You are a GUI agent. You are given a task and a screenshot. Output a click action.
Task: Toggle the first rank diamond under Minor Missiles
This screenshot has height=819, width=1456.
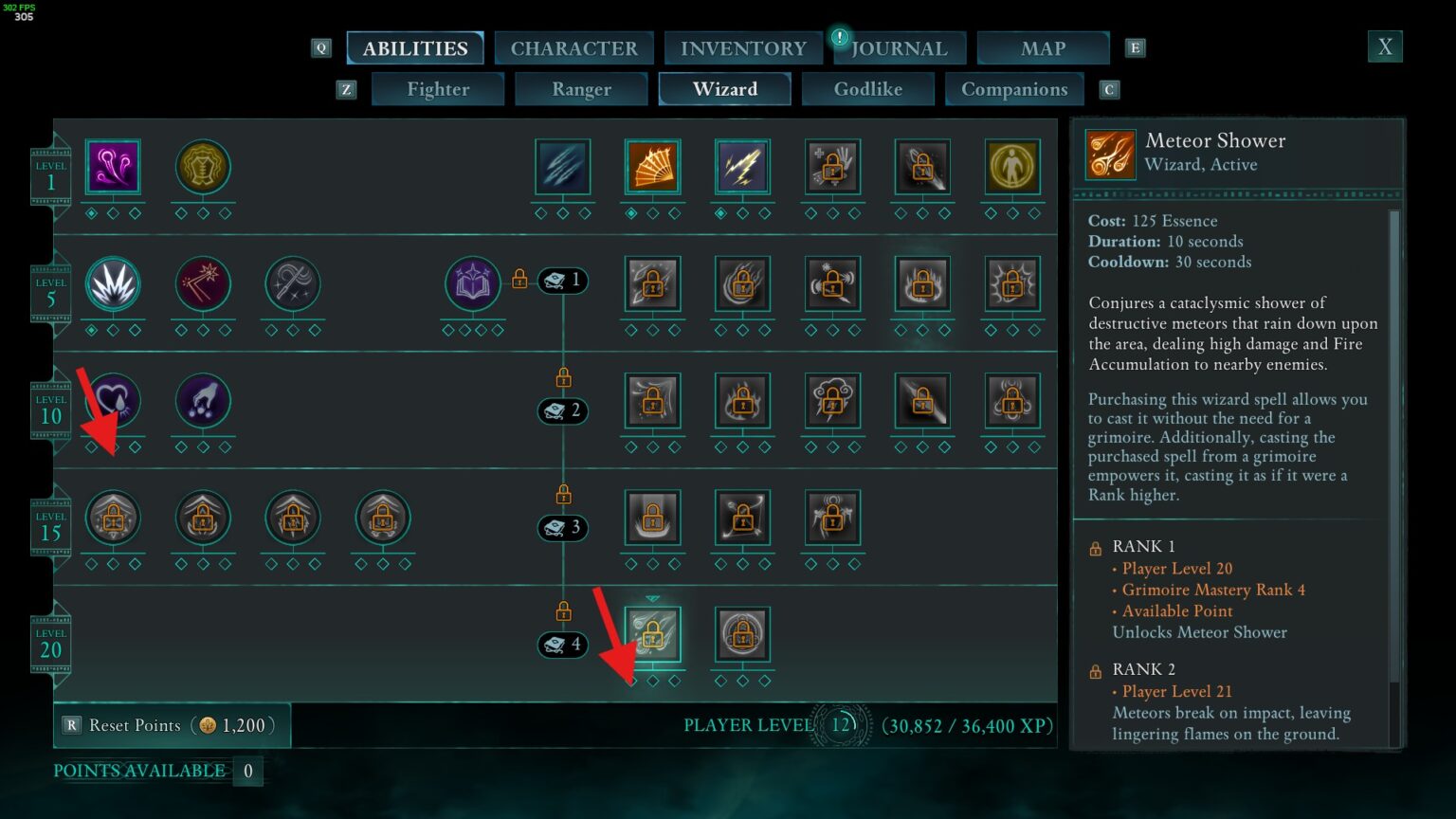[x=91, y=212]
